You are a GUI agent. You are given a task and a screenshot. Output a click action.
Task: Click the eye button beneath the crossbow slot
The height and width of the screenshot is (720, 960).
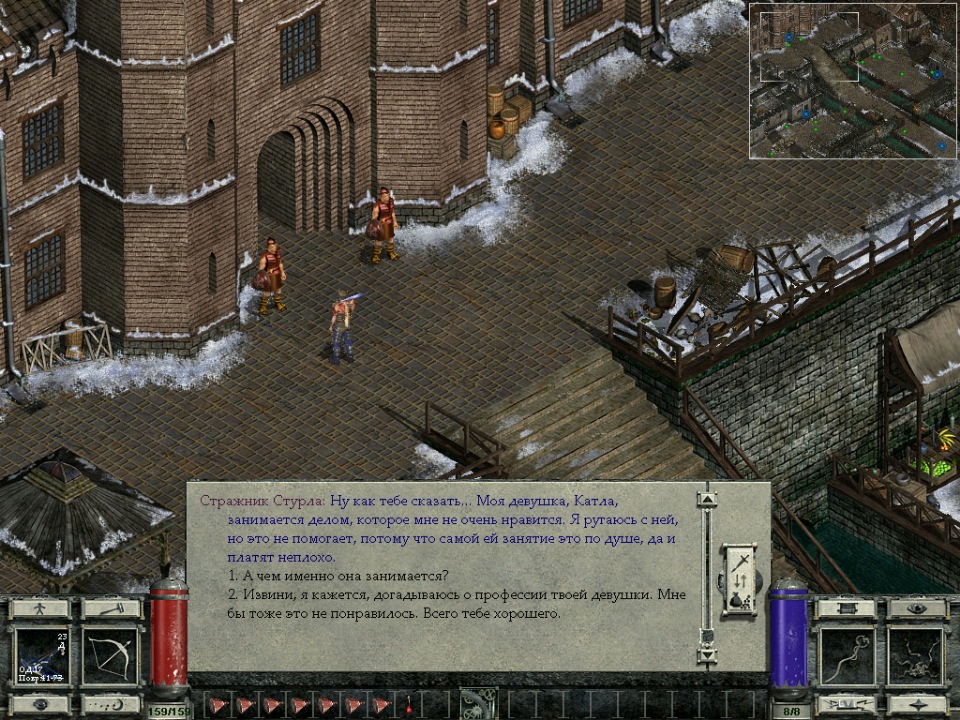click(41, 703)
